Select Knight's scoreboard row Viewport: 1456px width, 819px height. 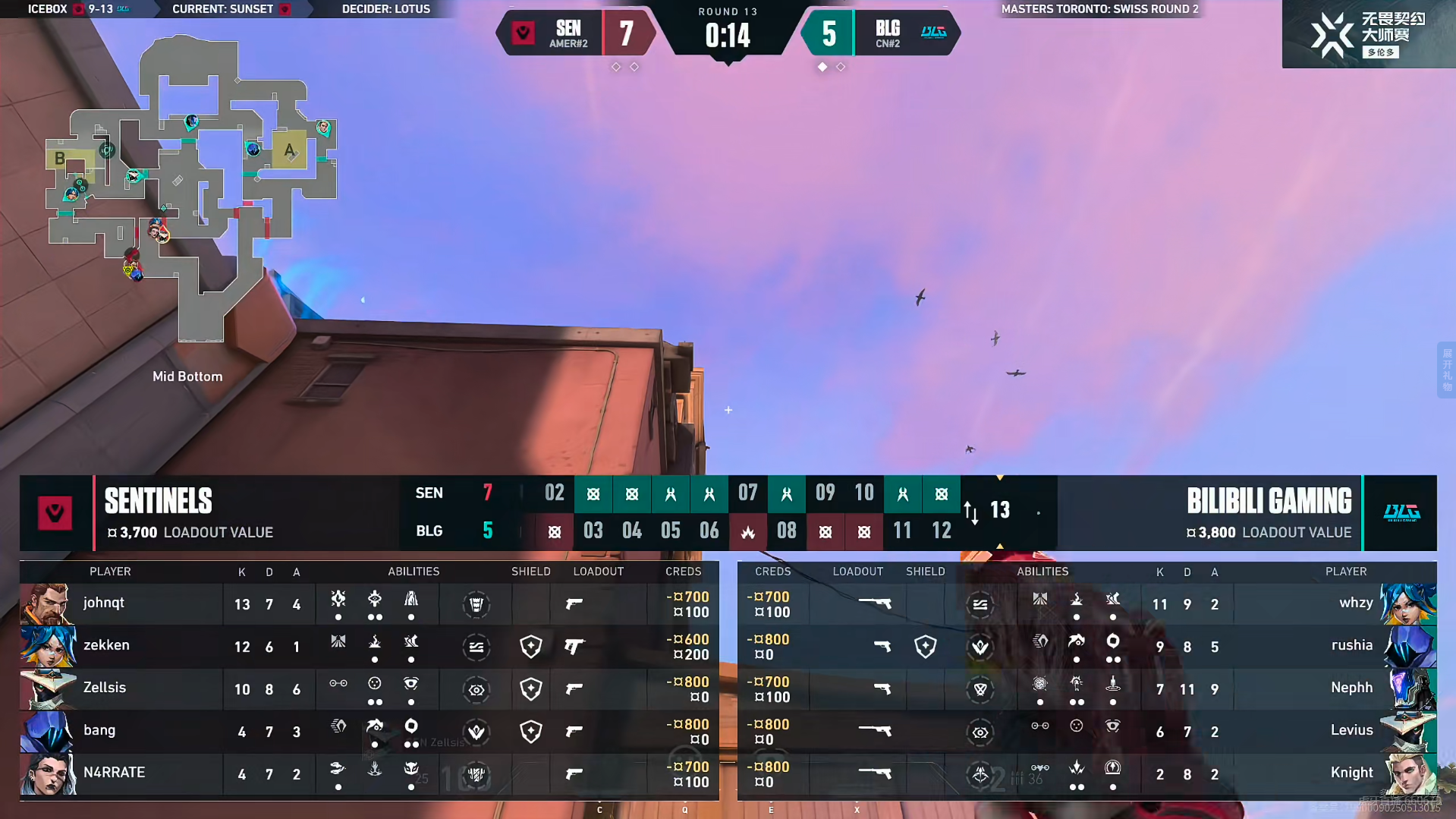[1351, 773]
